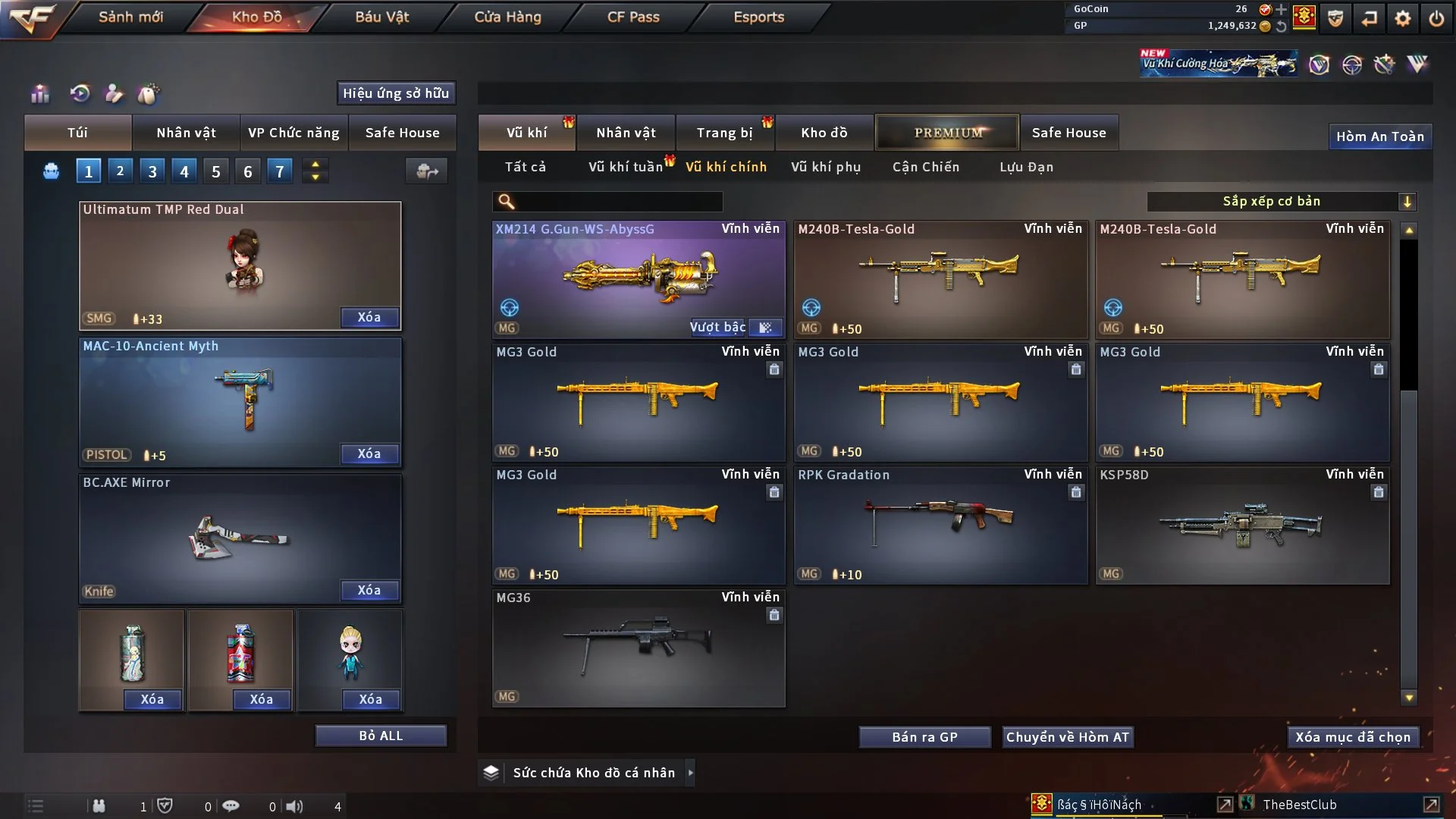Click the Bán ra GP button
Viewport: 1456px width, 819px height.
924,736
